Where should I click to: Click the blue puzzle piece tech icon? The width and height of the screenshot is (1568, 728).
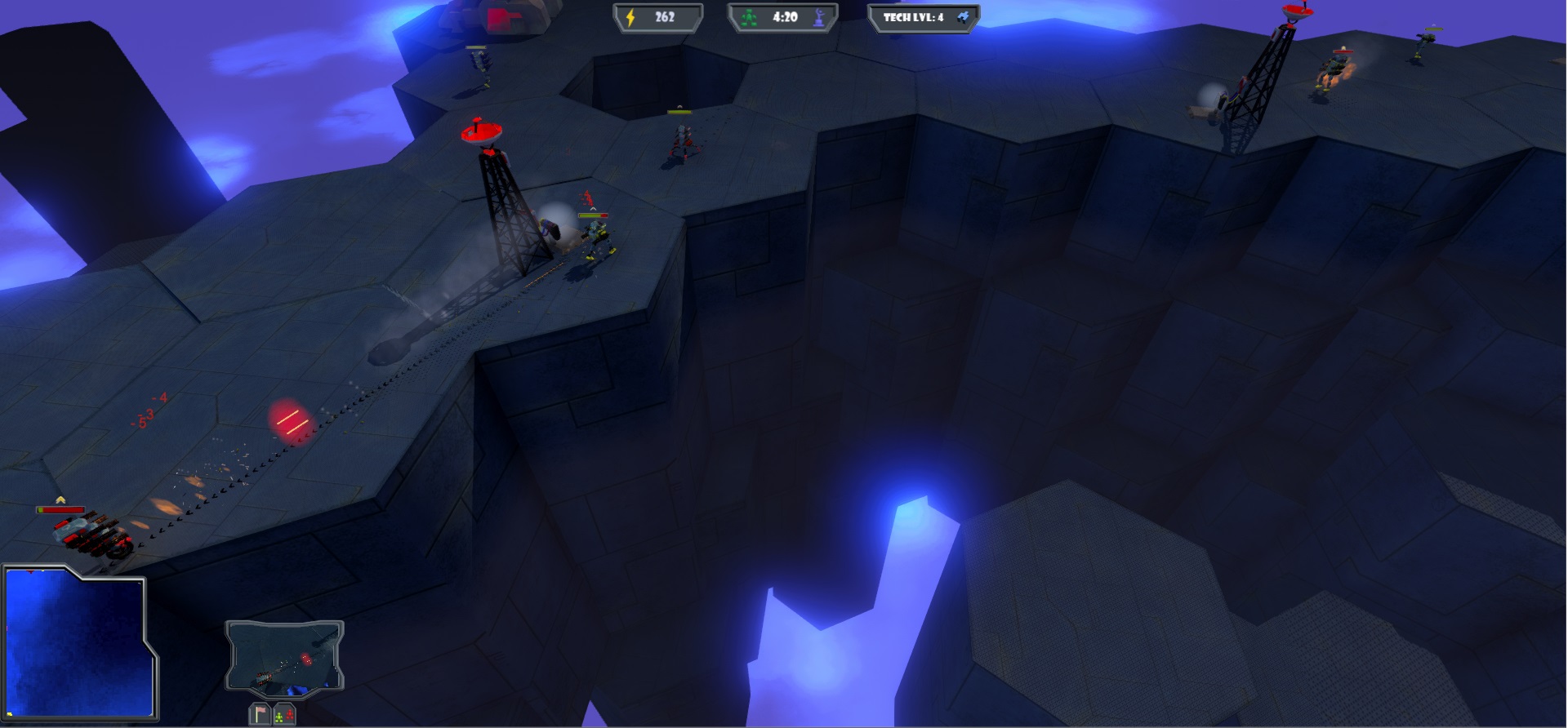pos(963,16)
